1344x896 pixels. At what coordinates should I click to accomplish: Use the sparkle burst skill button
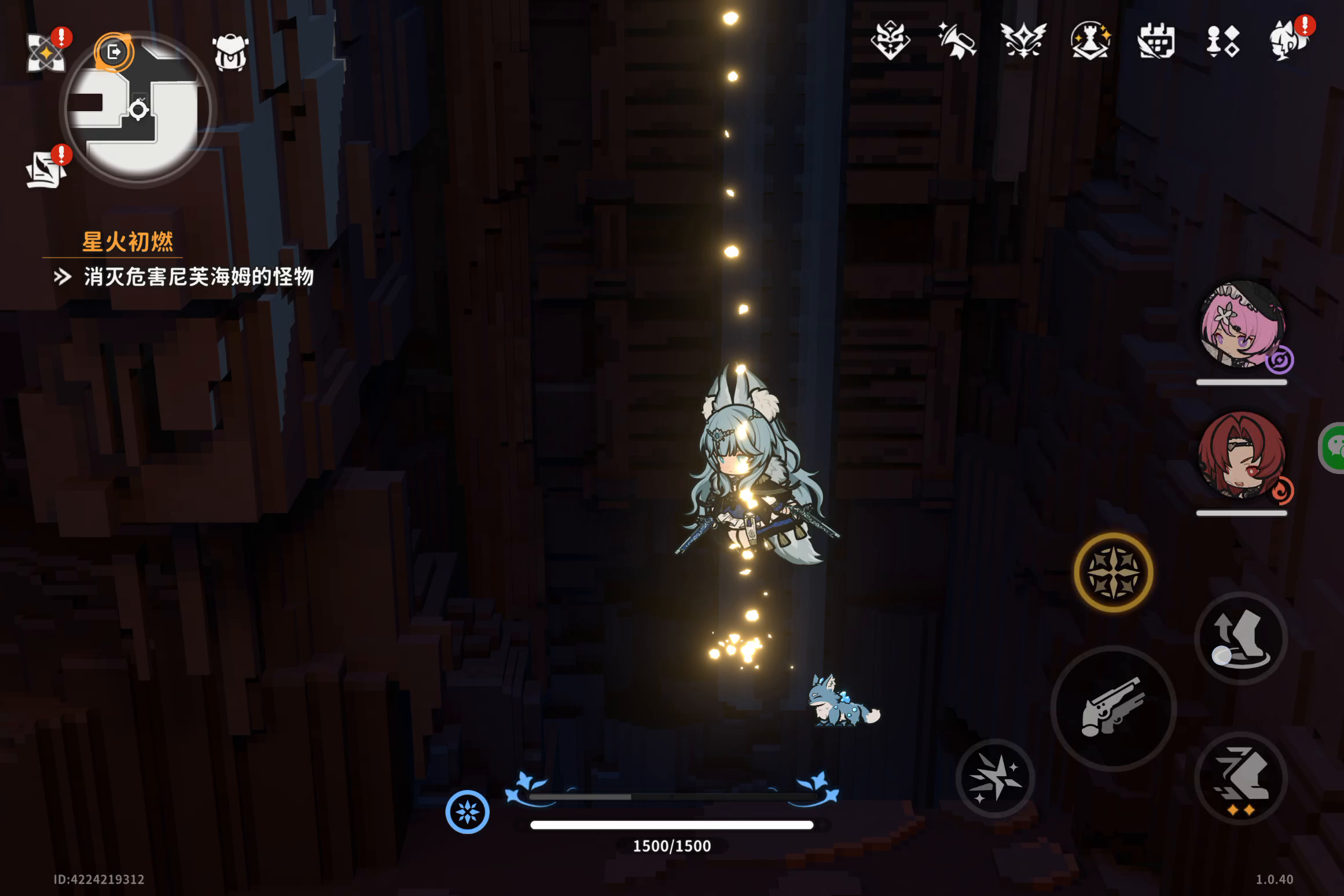[x=995, y=778]
